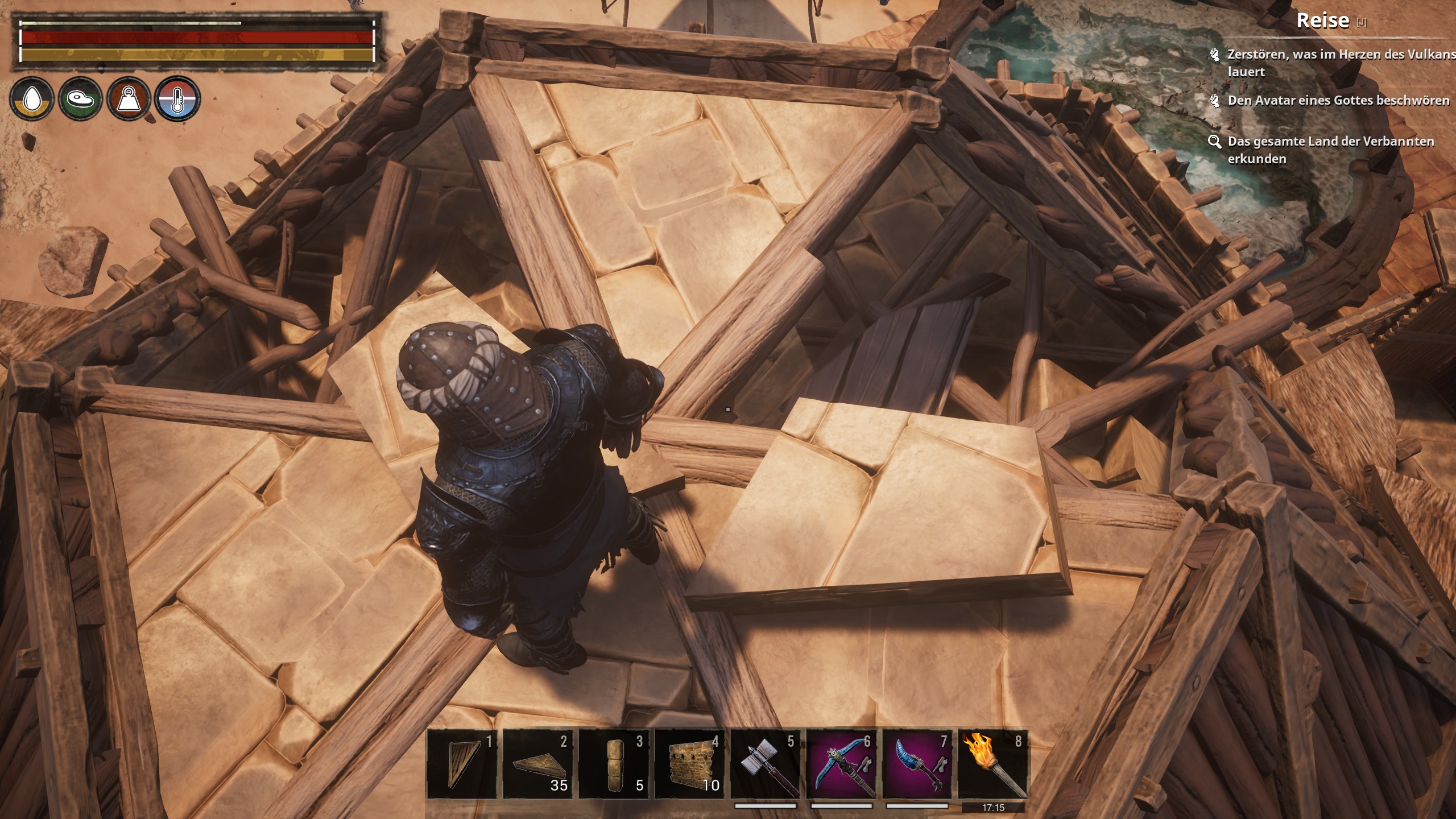The height and width of the screenshot is (819, 1456).
Task: Select the wooden triangle frame in slot 1
Action: click(462, 763)
